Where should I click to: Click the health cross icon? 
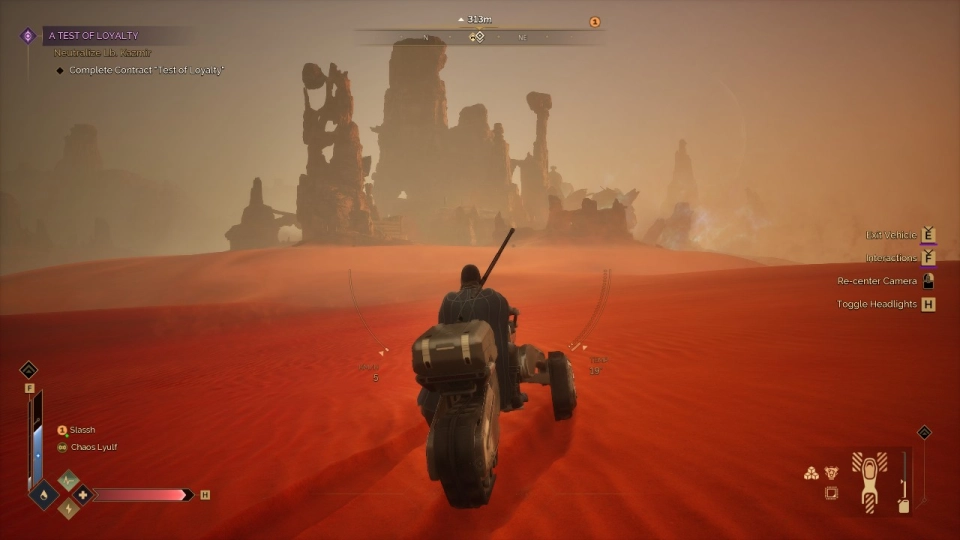(x=81, y=494)
